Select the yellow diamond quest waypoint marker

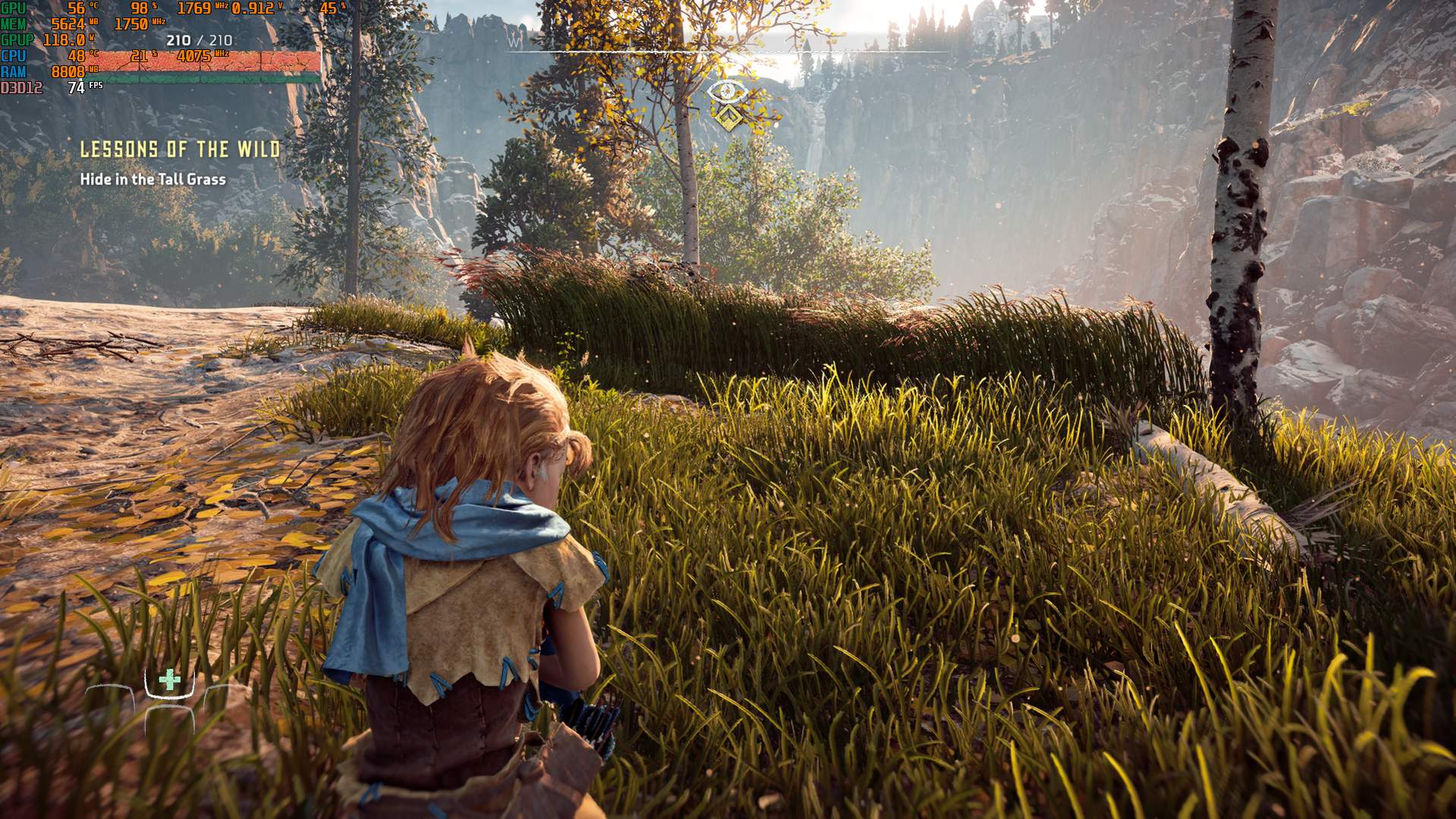coord(728,118)
